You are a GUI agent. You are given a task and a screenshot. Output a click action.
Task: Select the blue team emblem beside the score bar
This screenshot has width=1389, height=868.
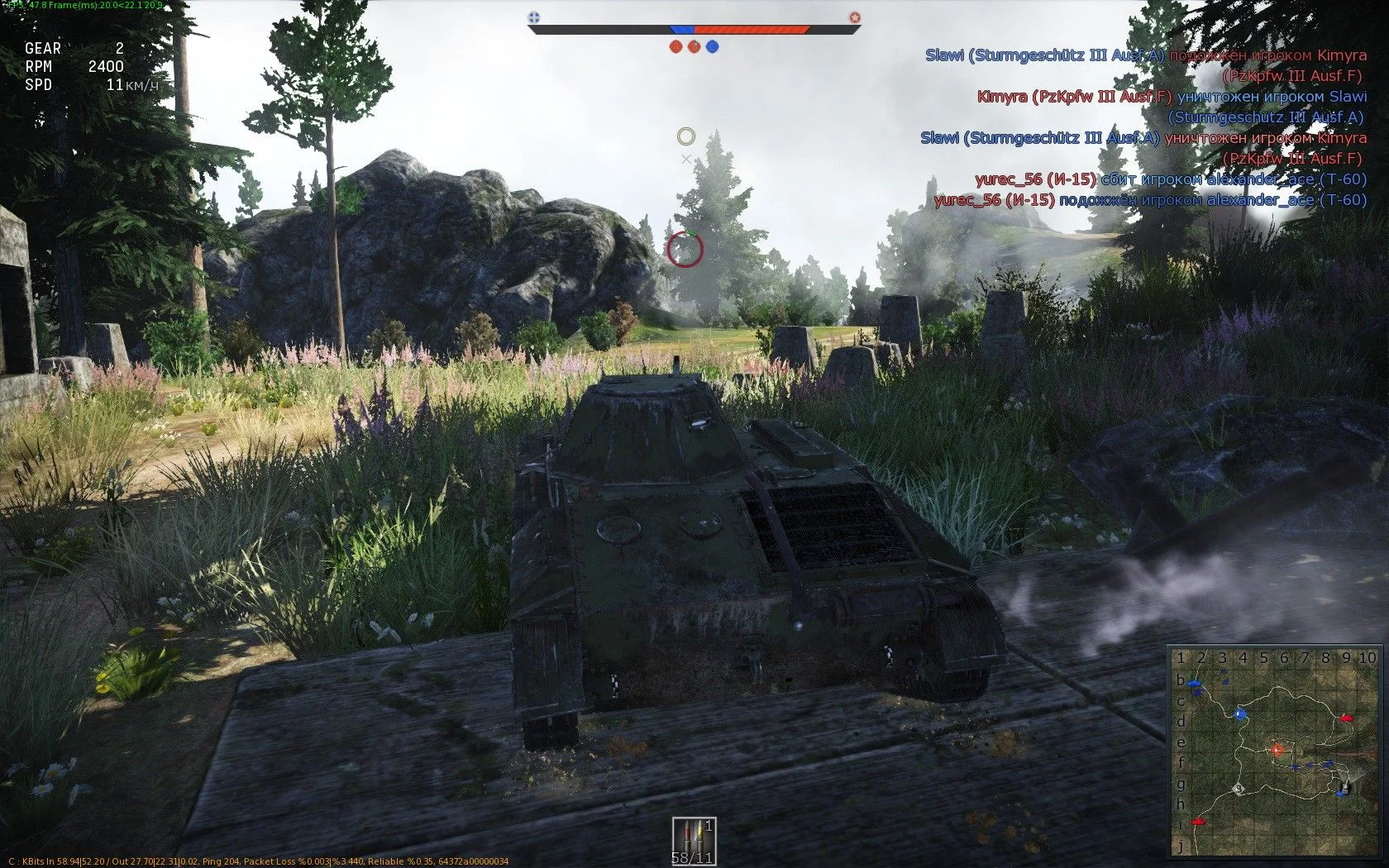[534, 17]
